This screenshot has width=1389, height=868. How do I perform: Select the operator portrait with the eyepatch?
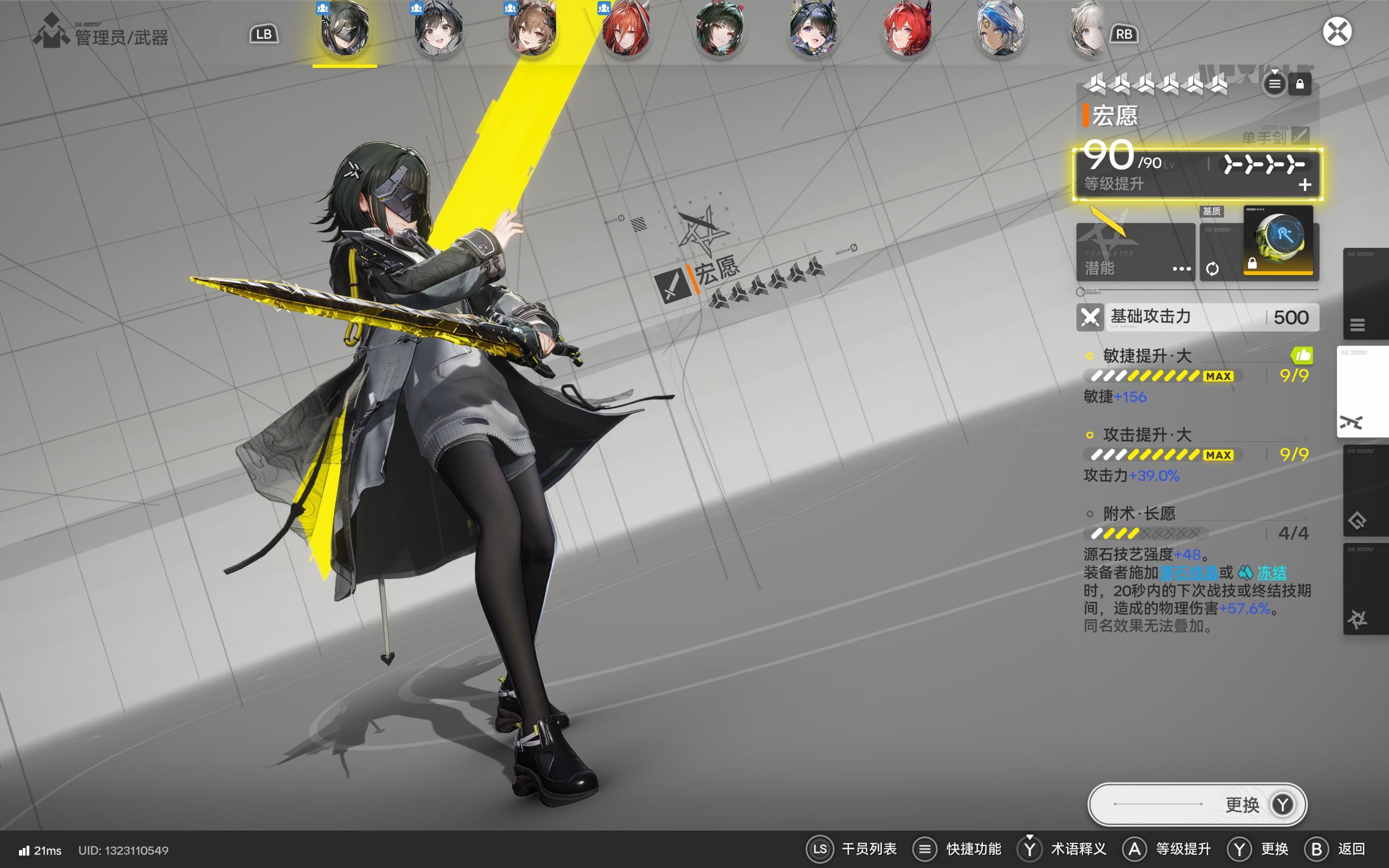tap(813, 30)
